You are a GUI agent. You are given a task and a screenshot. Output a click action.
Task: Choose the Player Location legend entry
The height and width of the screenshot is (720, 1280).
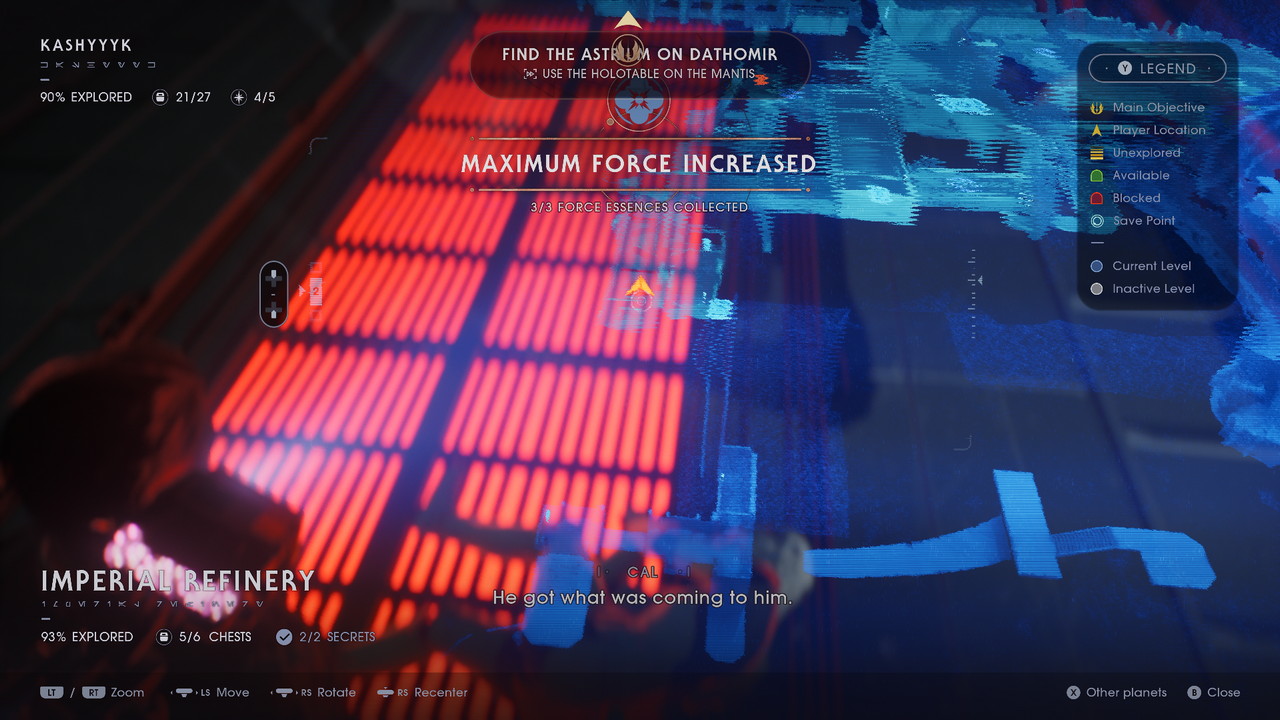tap(1158, 130)
